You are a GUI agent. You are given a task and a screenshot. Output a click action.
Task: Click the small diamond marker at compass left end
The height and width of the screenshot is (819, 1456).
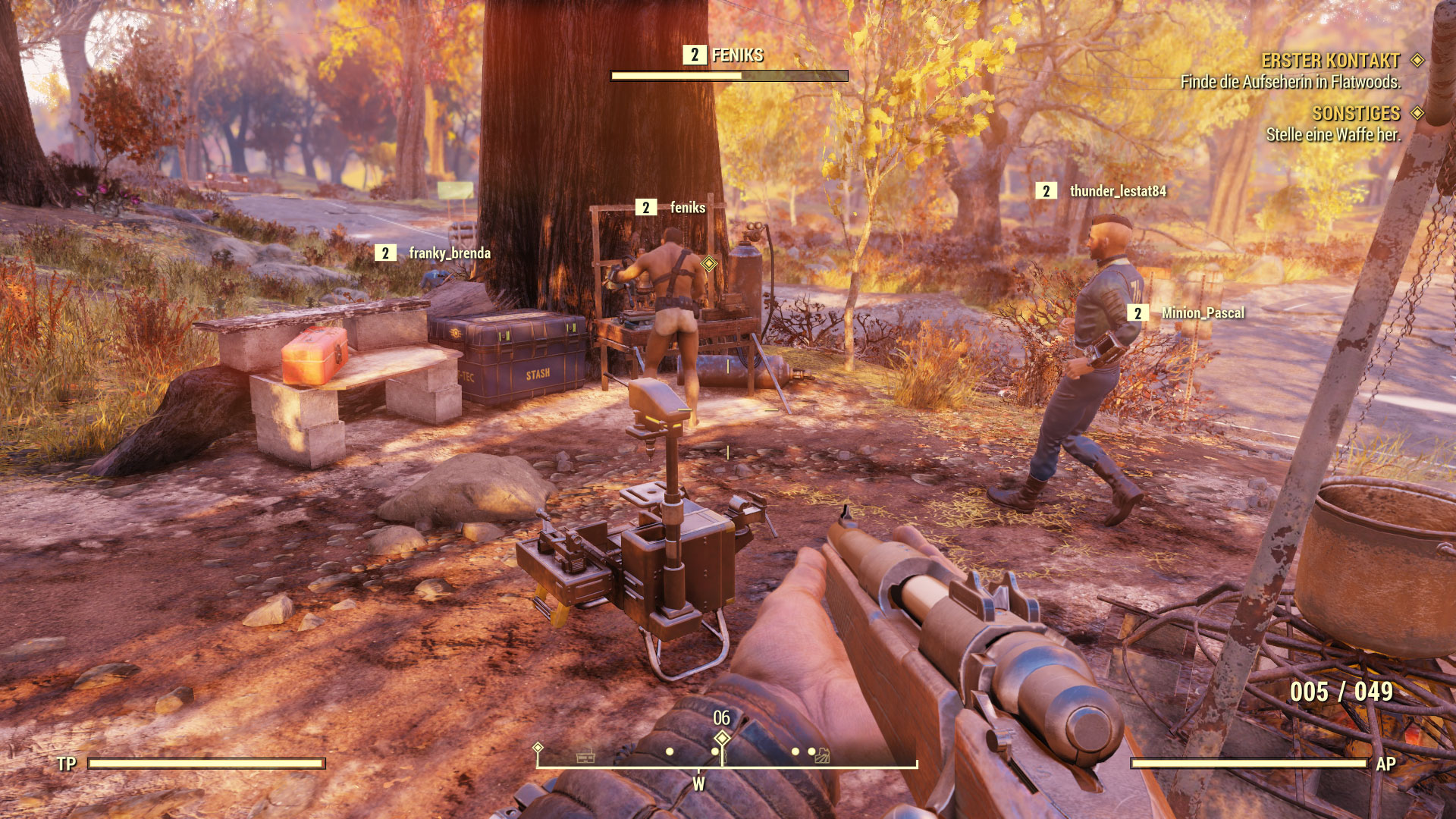pos(538,748)
